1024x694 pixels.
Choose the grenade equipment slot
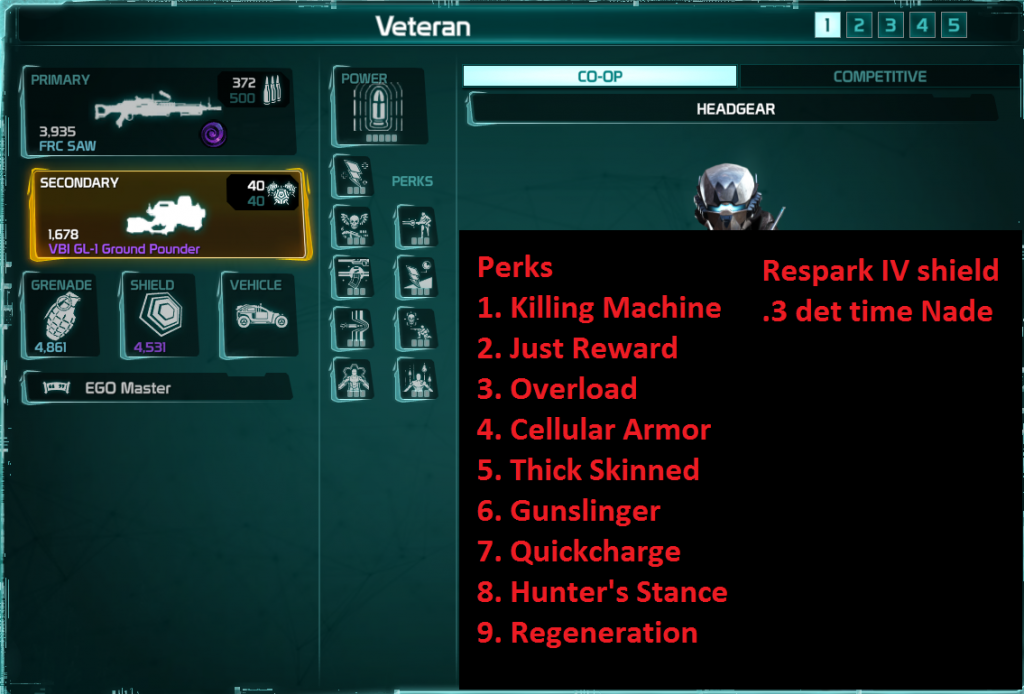pos(62,315)
